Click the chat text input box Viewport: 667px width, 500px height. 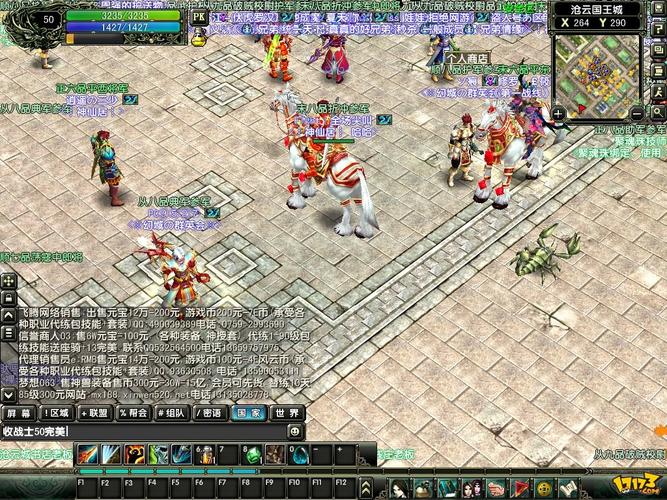140,431
